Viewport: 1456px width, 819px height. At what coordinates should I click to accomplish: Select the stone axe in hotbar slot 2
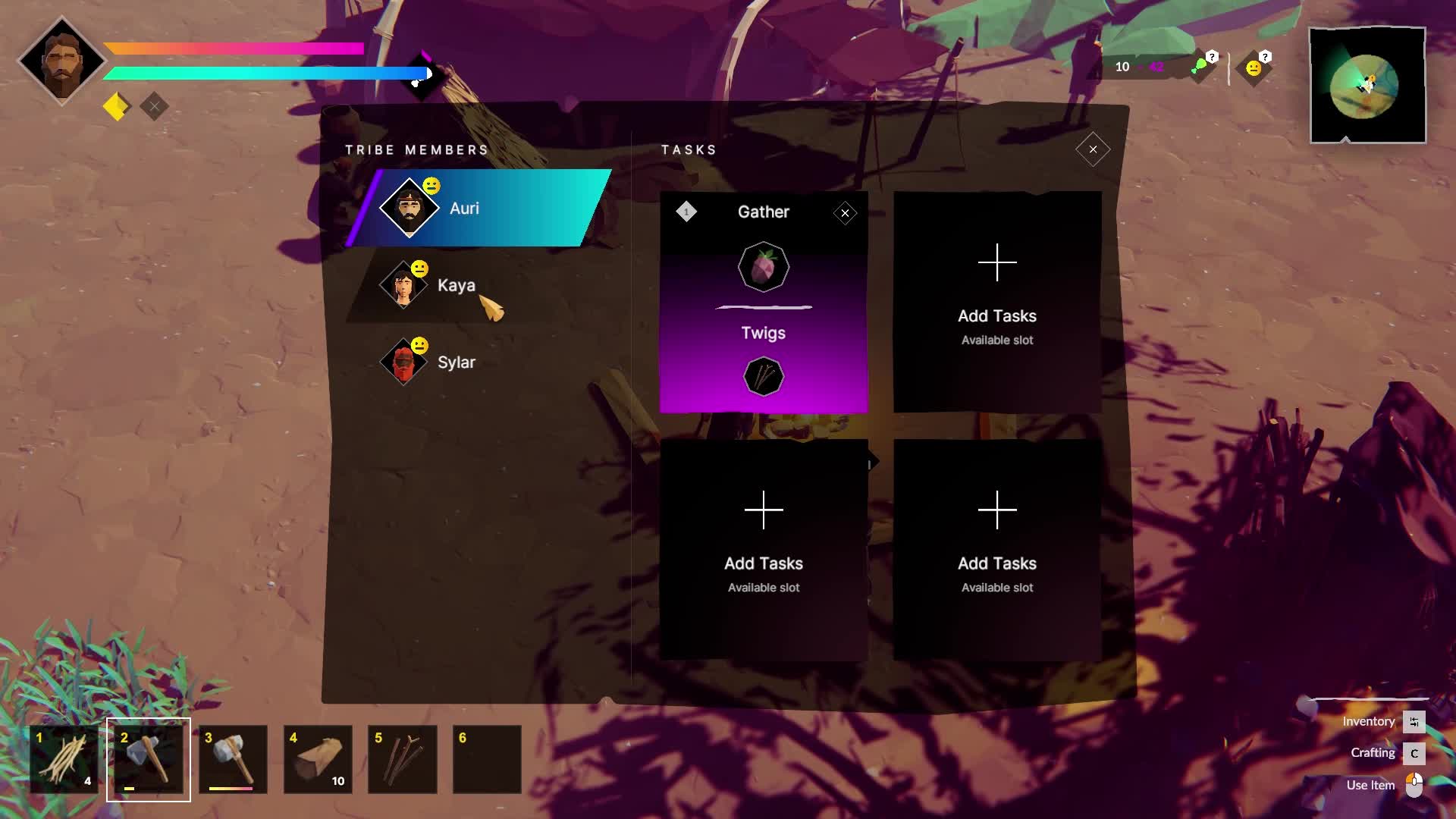pyautogui.click(x=148, y=759)
